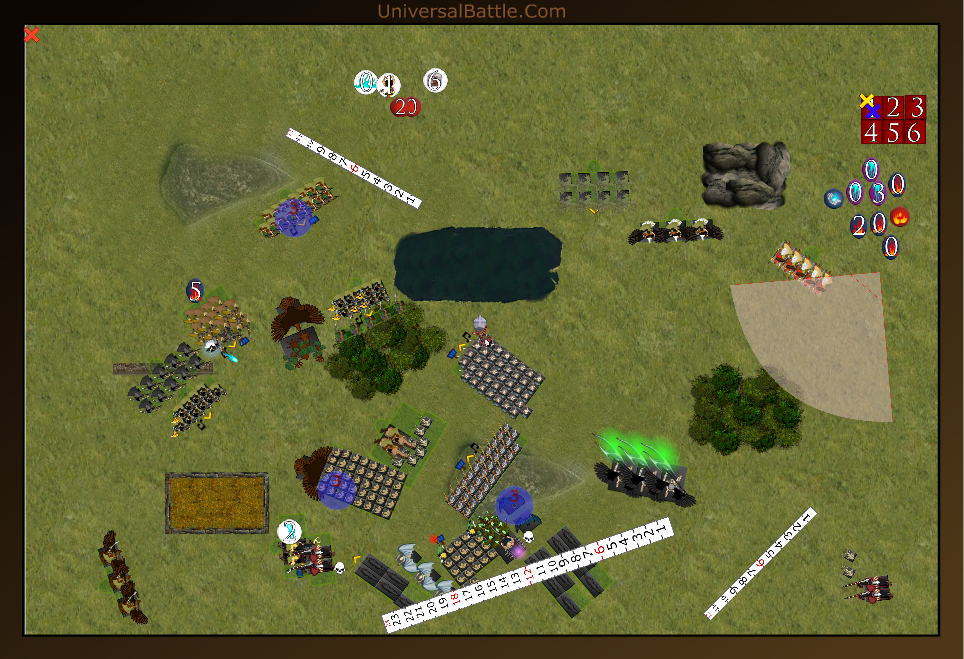Select the white counter showing 6
Image resolution: width=964 pixels, height=659 pixels.
[x=435, y=80]
